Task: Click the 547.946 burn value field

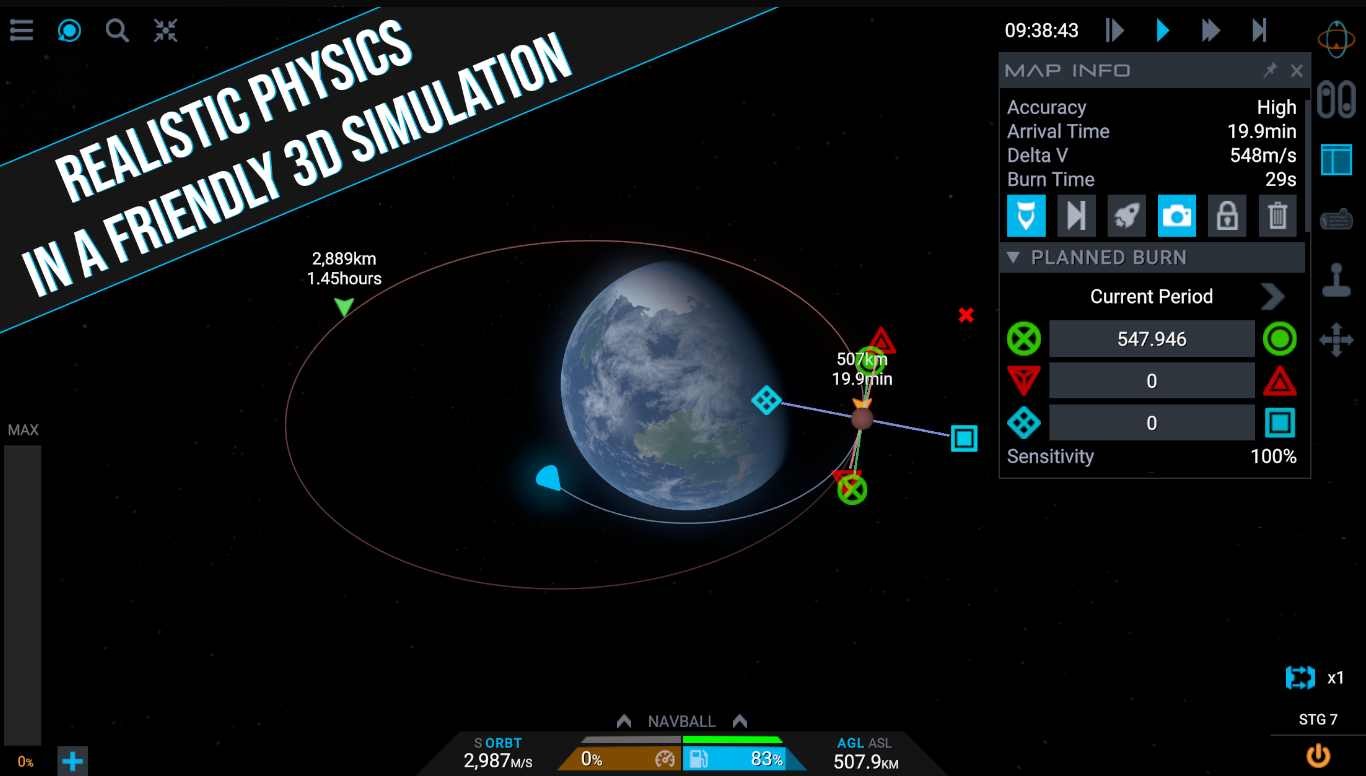Action: pyautogui.click(x=1151, y=339)
